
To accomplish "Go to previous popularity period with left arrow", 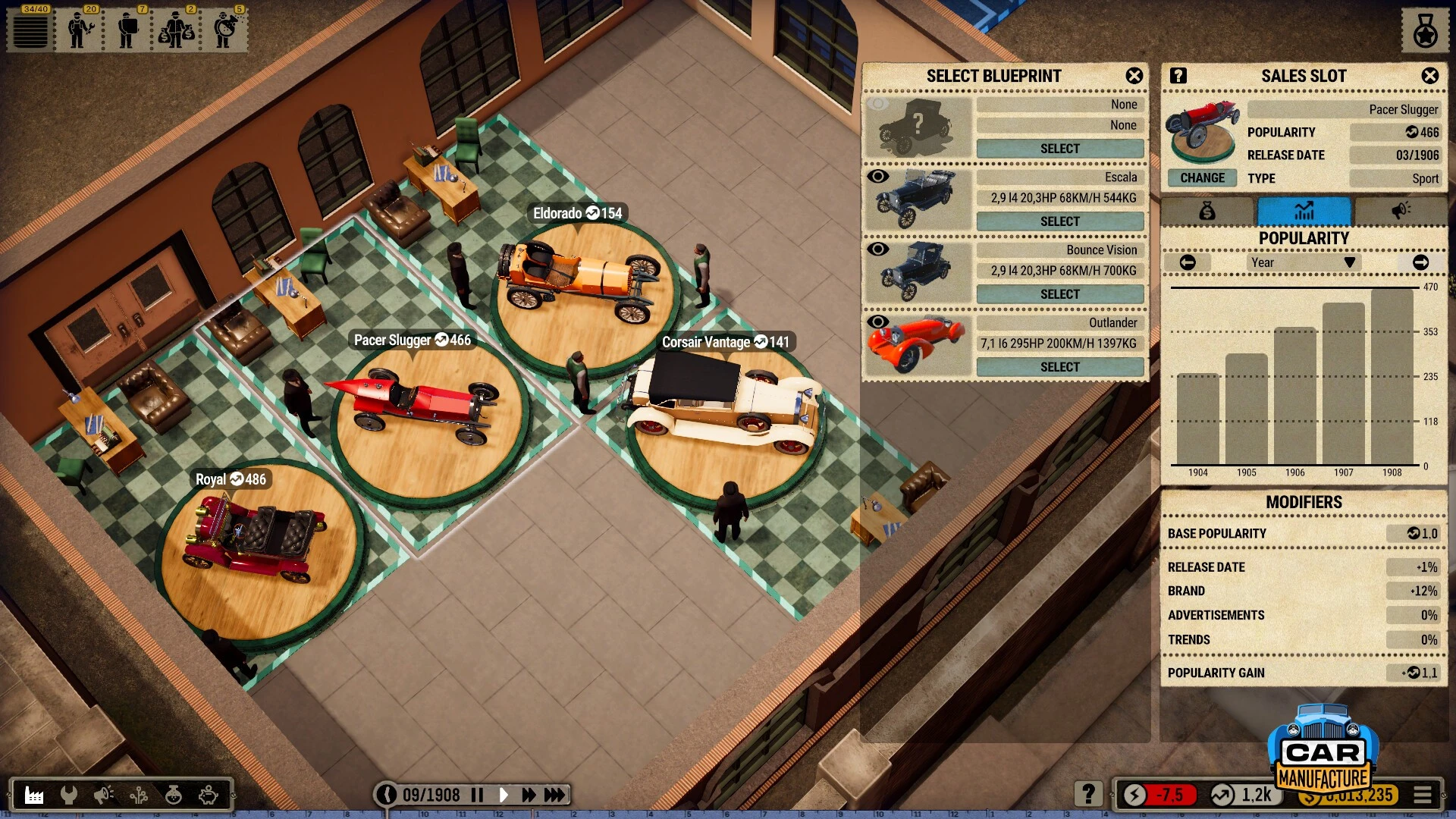I will (1188, 262).
